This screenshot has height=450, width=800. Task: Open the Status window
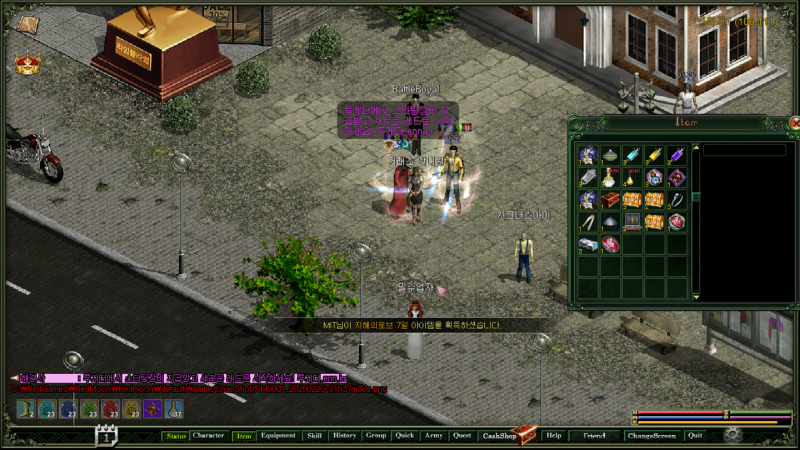(x=176, y=436)
